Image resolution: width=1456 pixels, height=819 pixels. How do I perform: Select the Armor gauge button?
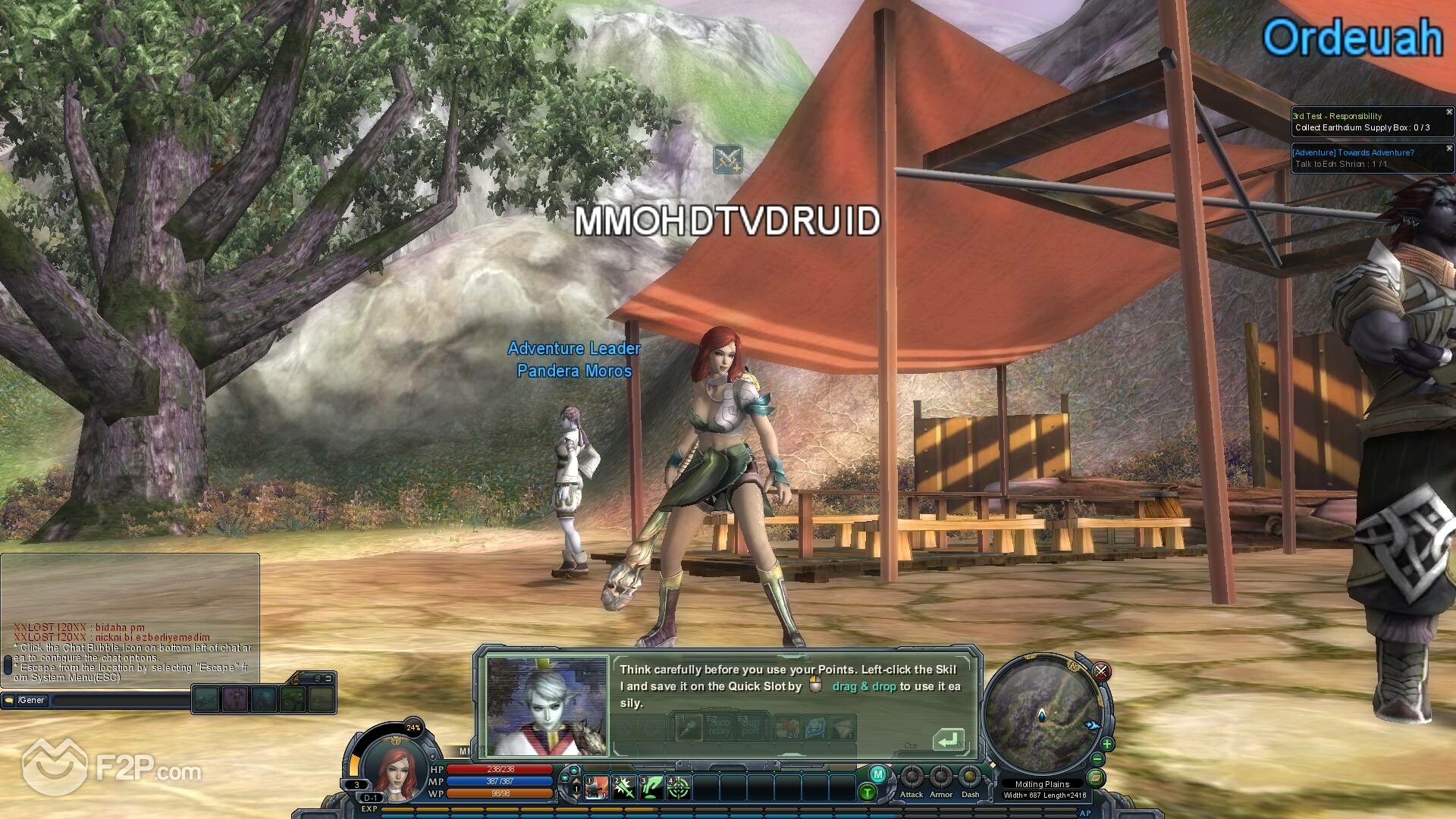(x=941, y=778)
